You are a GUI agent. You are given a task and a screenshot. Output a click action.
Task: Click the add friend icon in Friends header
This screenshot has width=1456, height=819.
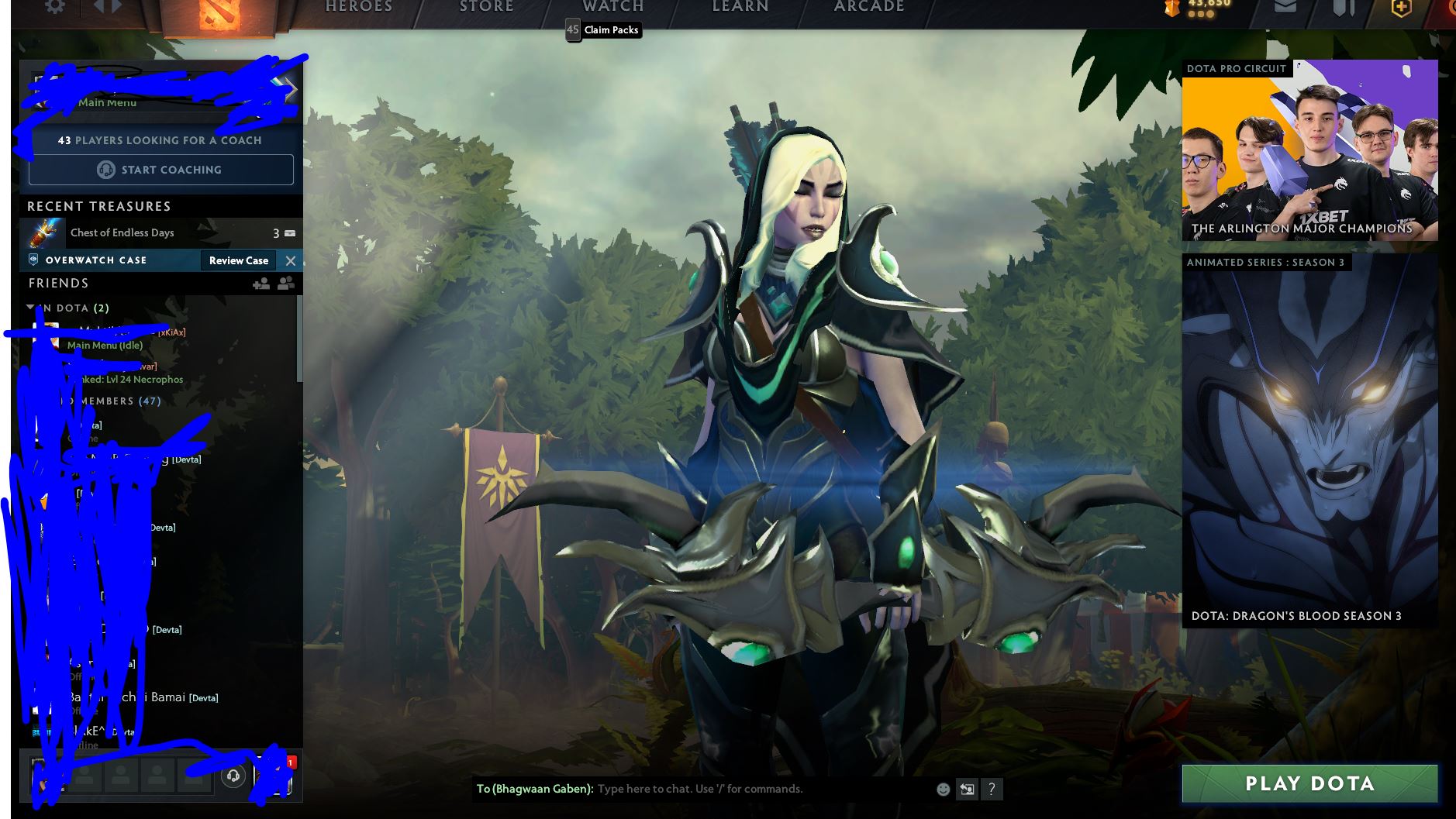pos(261,285)
